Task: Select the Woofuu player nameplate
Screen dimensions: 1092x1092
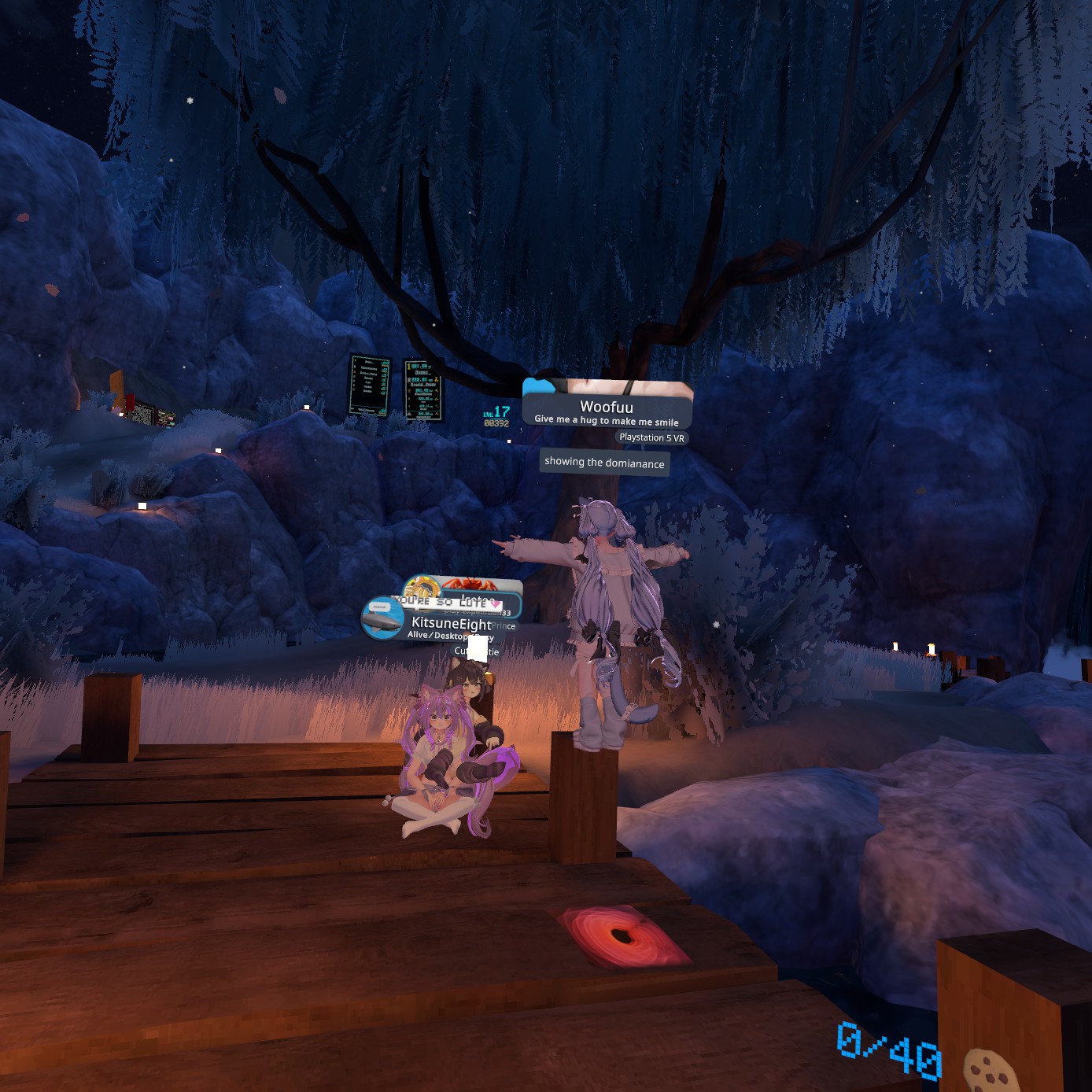Action: coord(607,407)
